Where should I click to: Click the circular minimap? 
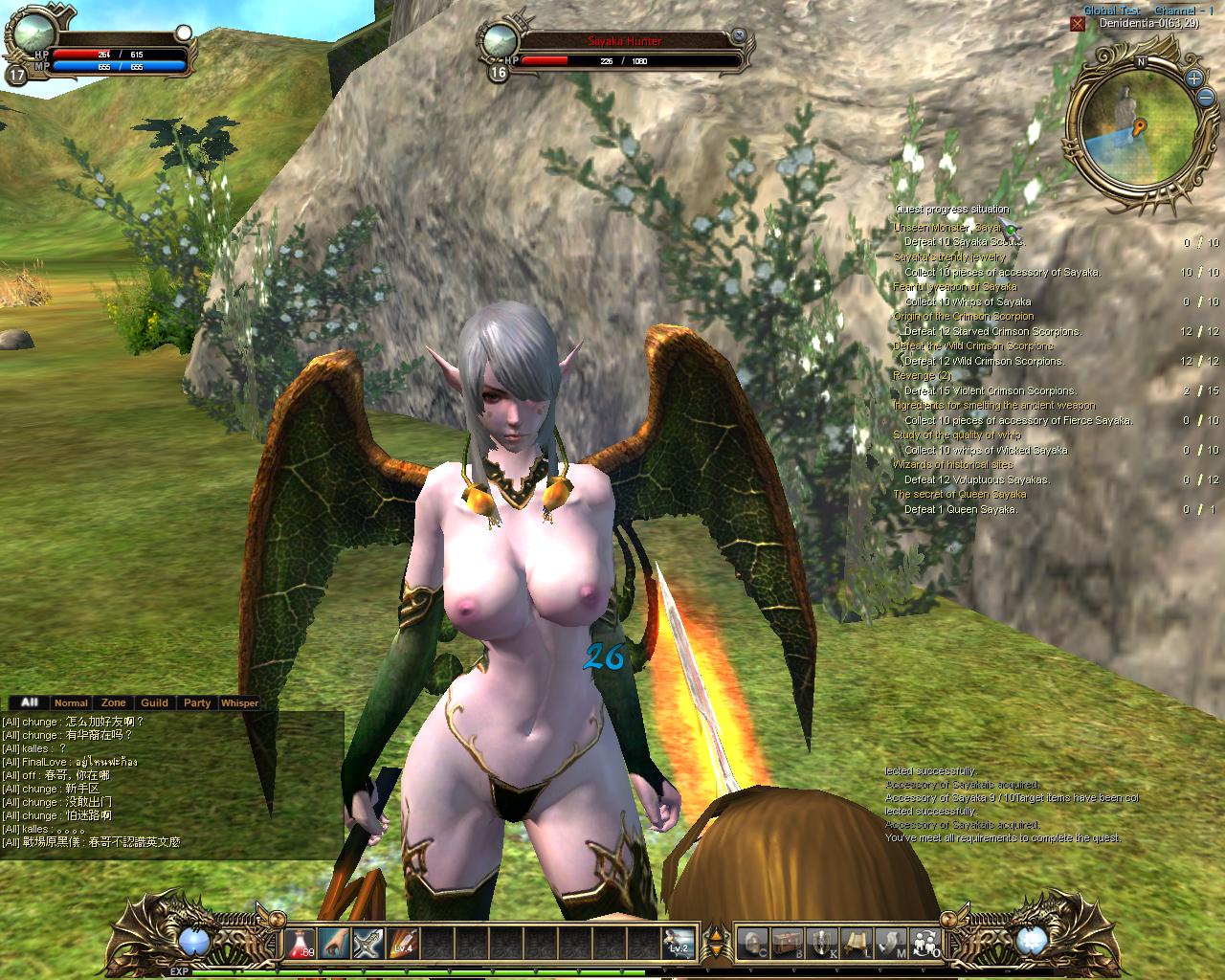(x=1135, y=124)
